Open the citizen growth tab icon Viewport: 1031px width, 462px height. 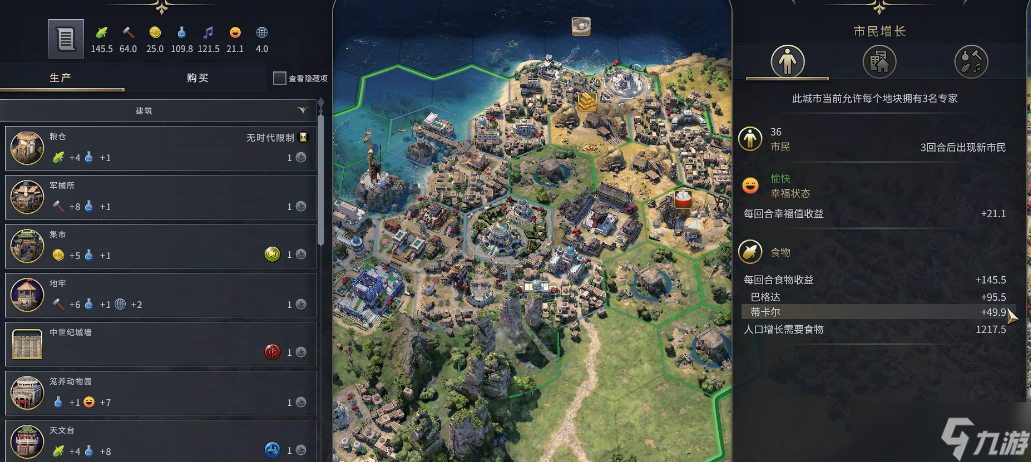787,62
